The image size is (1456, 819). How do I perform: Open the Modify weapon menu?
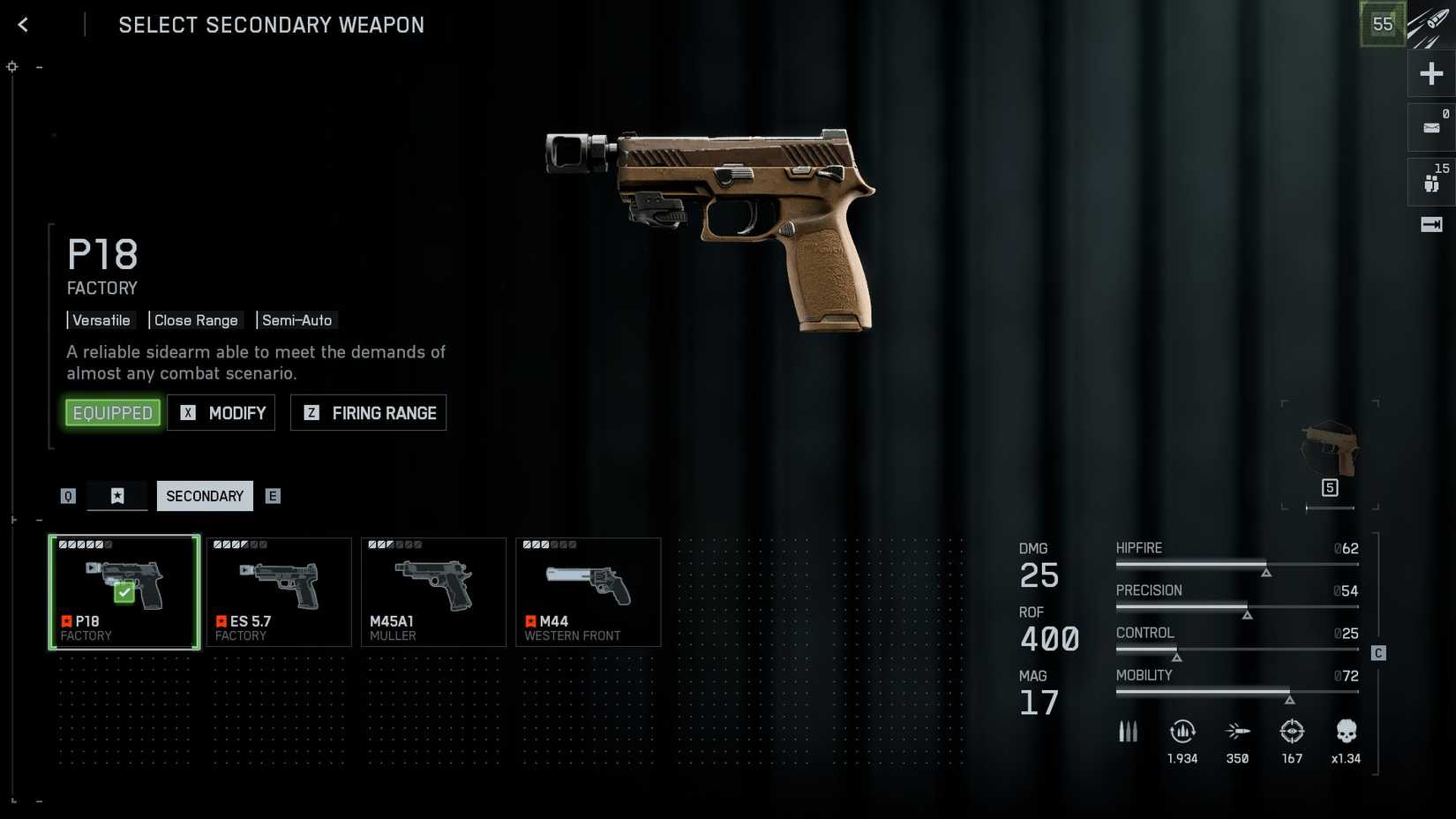pos(221,413)
